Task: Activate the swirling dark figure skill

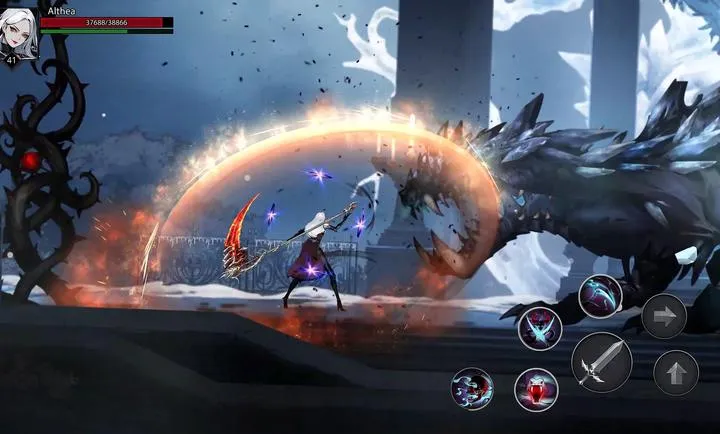Action: tap(472, 388)
